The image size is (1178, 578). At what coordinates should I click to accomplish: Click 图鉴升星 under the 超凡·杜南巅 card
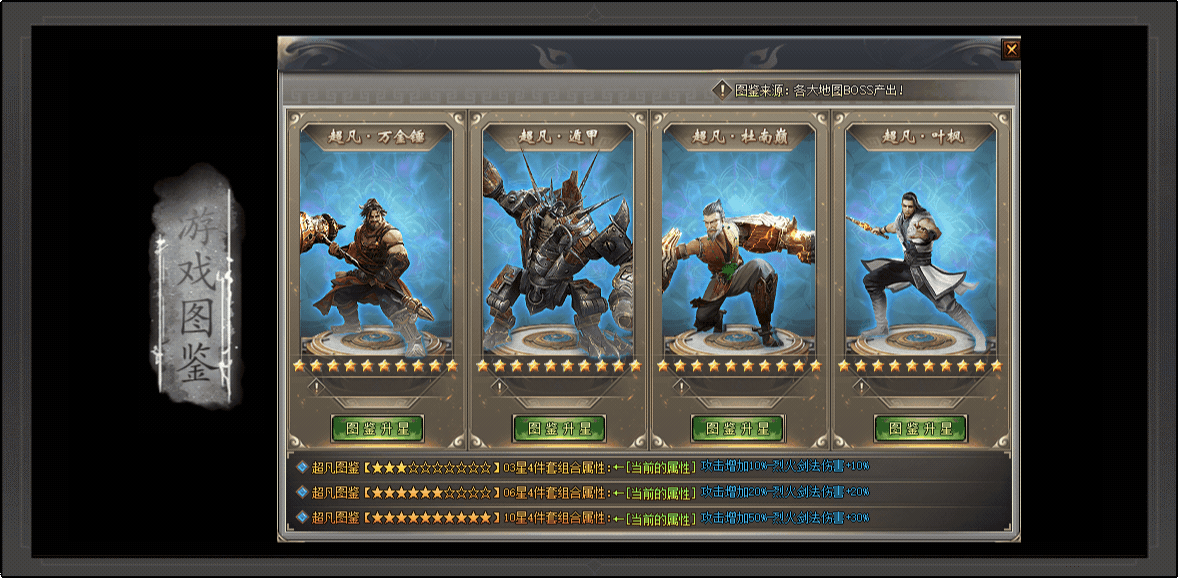[738, 428]
